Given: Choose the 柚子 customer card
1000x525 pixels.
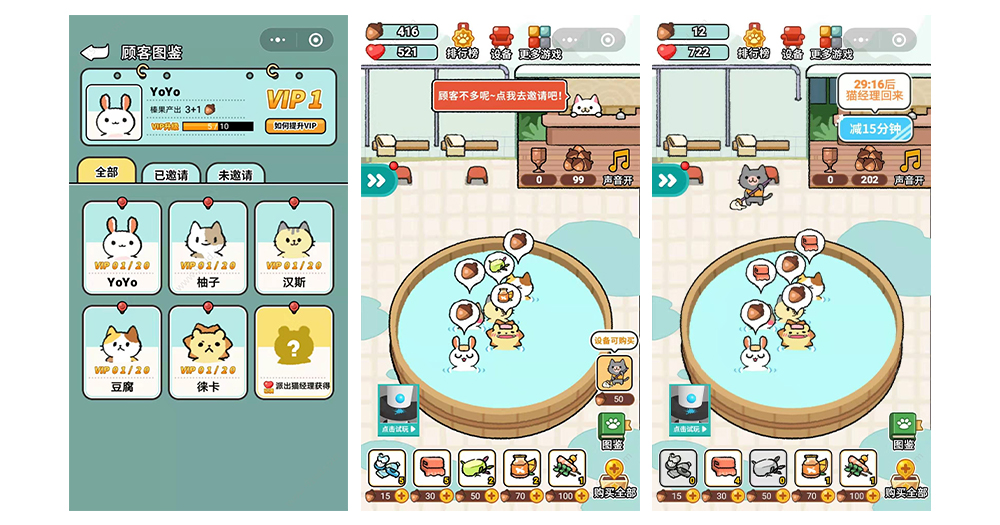Looking at the screenshot, I should pyautogui.click(x=208, y=247).
